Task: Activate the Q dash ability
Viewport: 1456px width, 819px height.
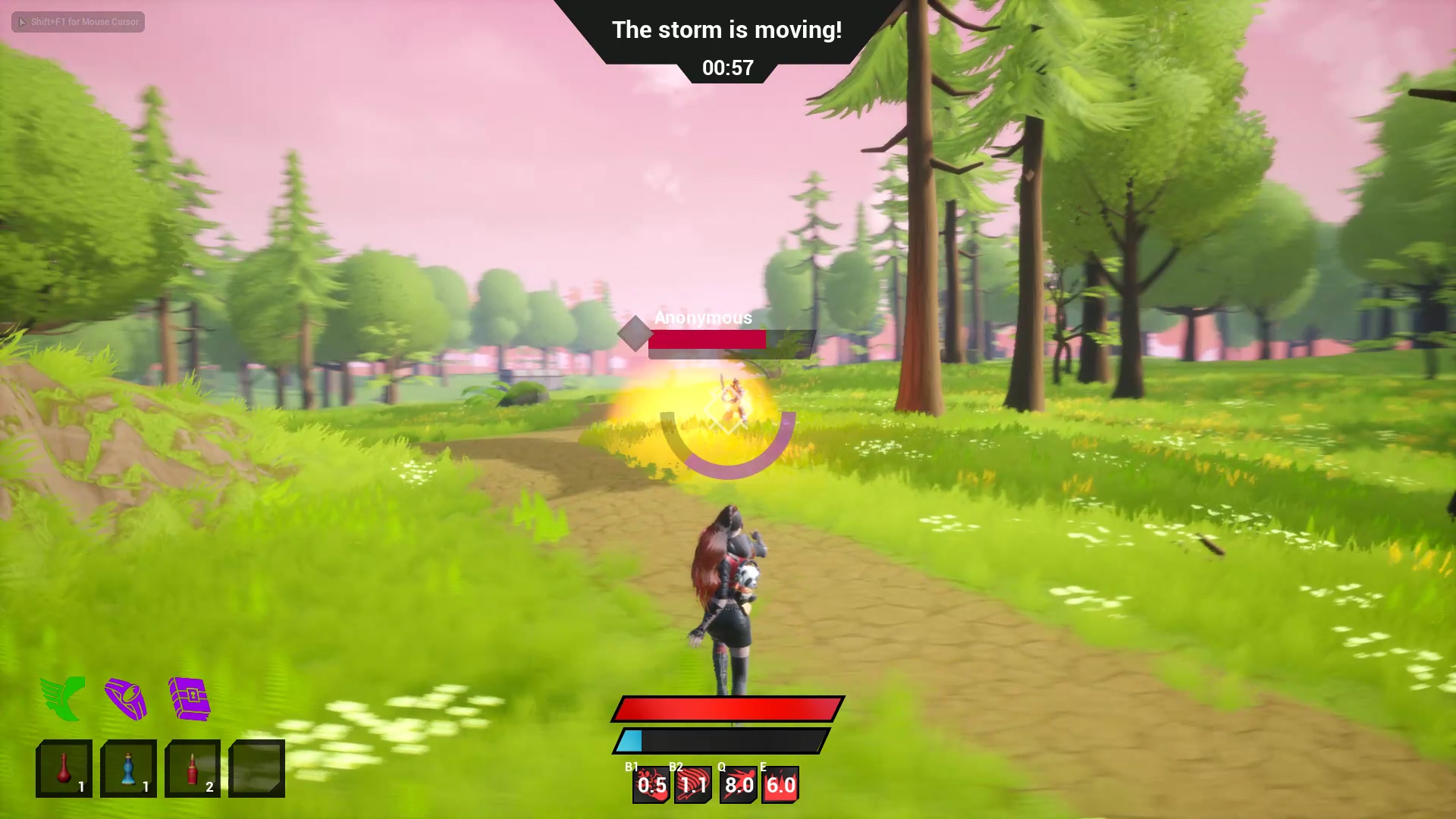Action: pos(739,785)
